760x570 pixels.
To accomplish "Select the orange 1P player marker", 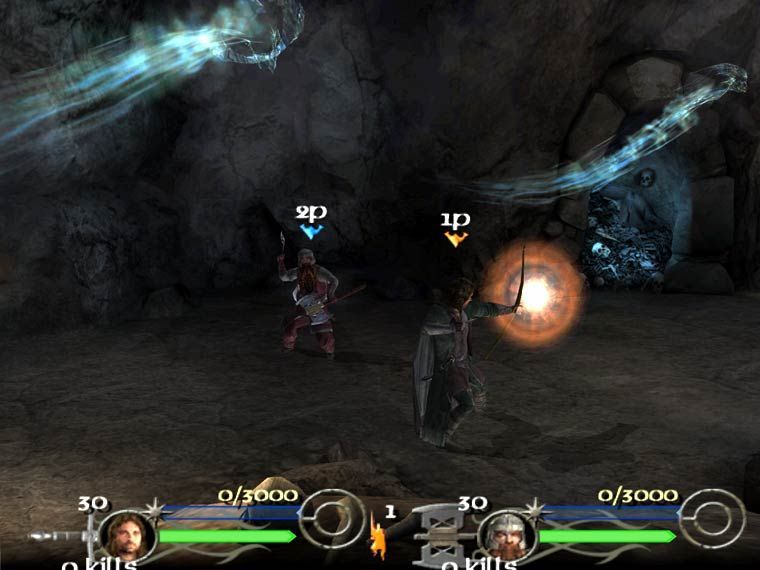I will (456, 238).
